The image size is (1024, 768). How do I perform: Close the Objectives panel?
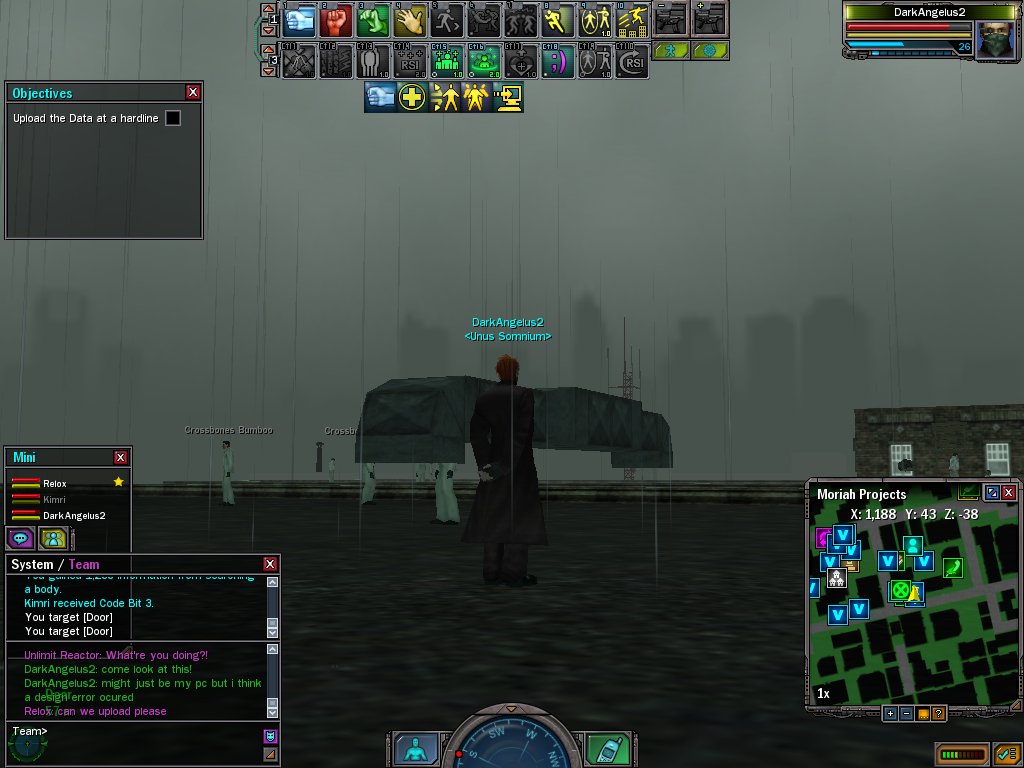tap(193, 92)
